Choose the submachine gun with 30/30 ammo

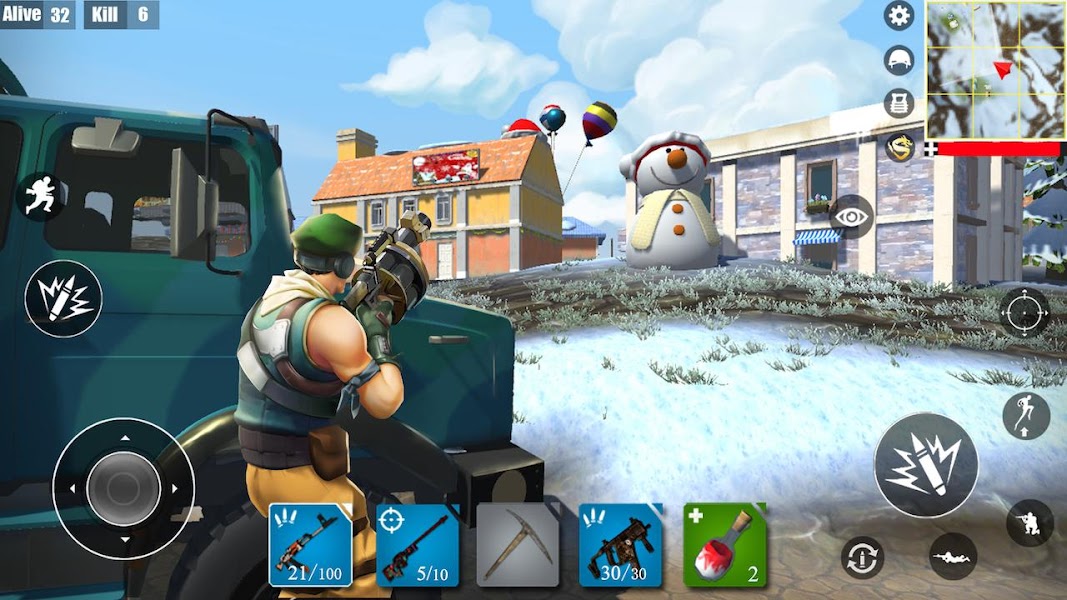tap(620, 545)
